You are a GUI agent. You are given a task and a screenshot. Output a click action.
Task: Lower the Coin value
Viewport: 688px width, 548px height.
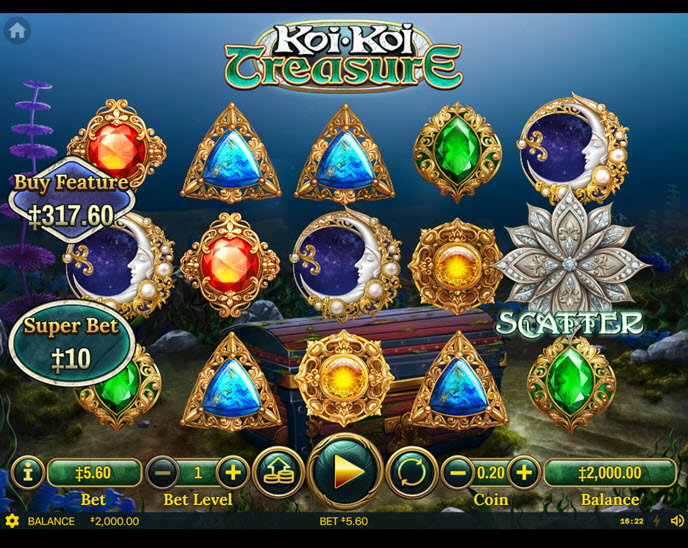point(458,472)
